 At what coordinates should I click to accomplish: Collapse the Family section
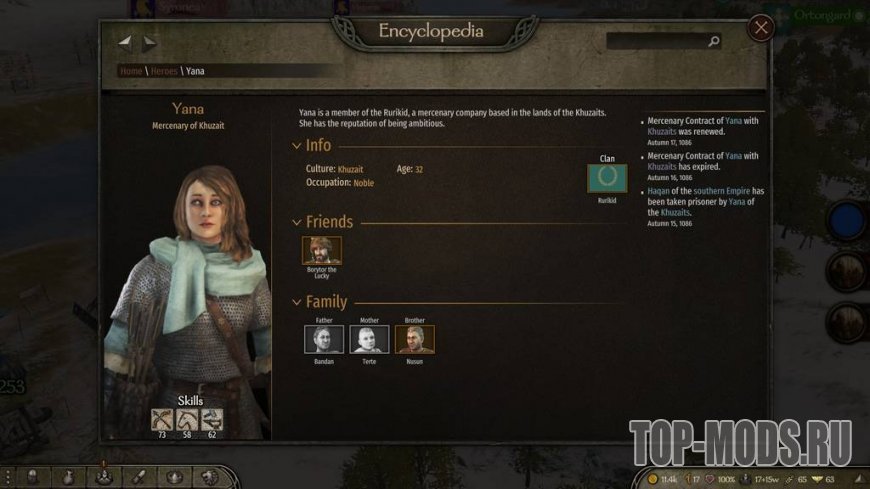[296, 302]
